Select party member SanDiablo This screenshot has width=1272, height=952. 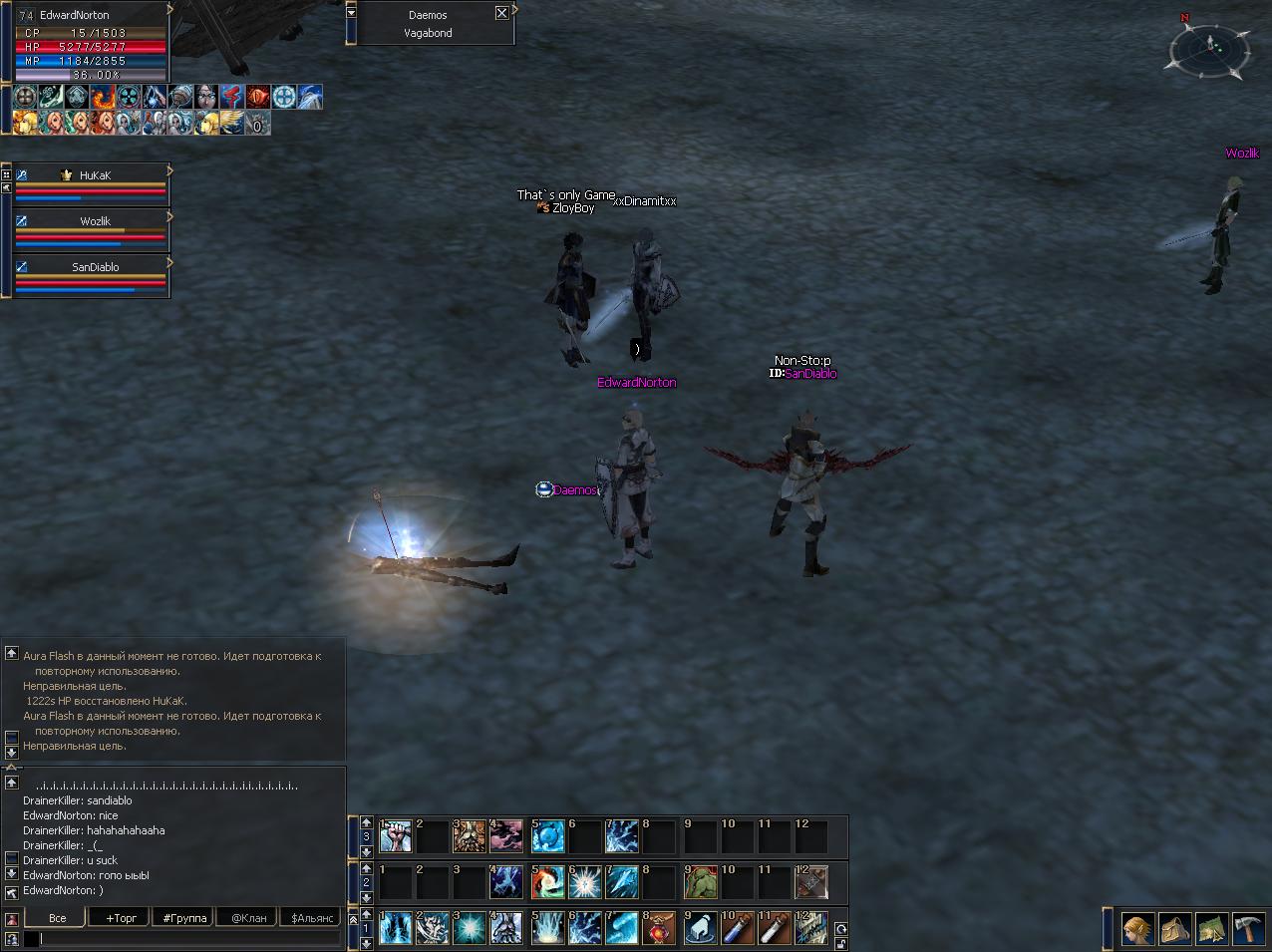(95, 267)
